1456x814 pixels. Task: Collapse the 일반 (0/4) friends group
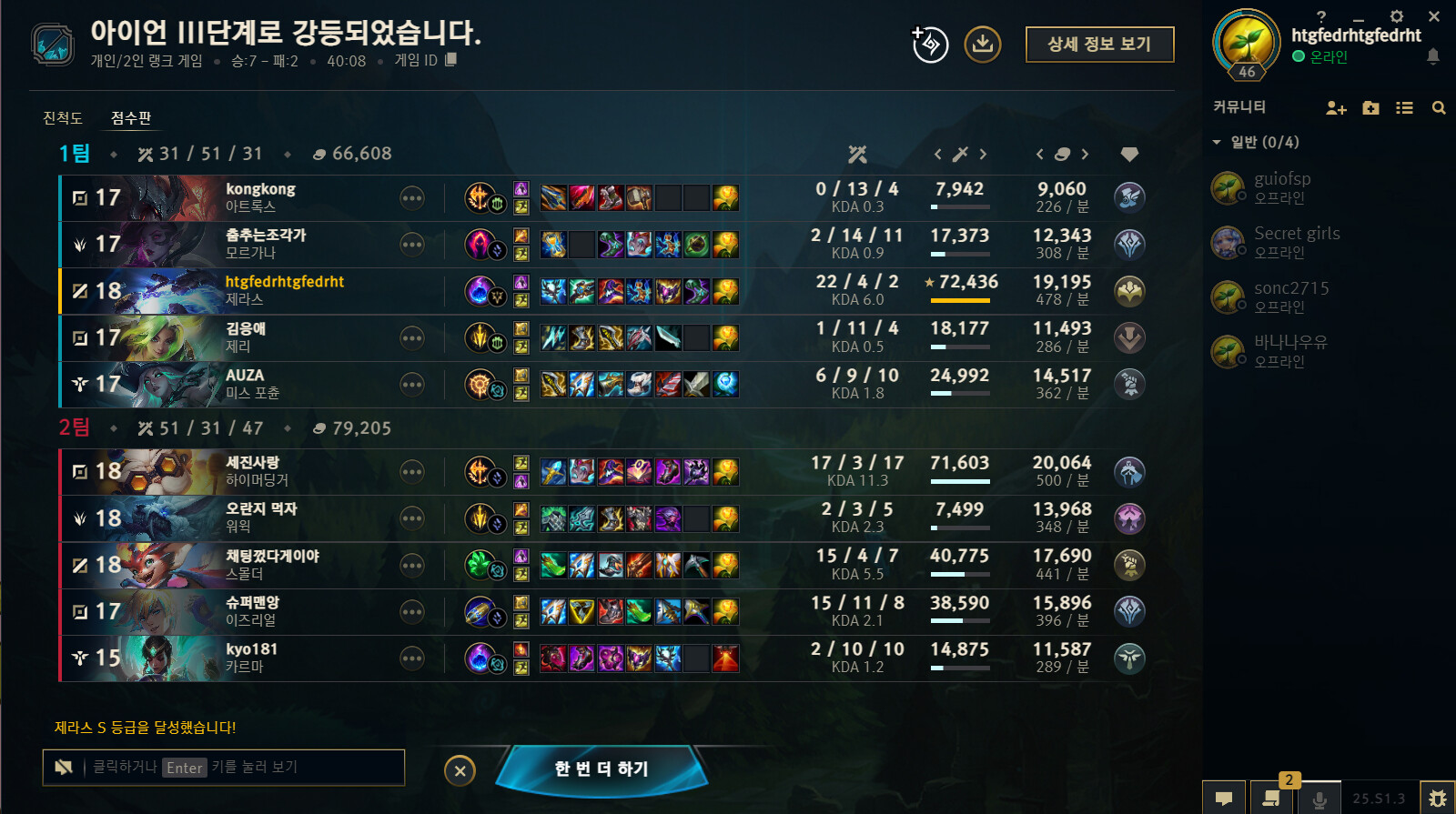coord(1218,142)
